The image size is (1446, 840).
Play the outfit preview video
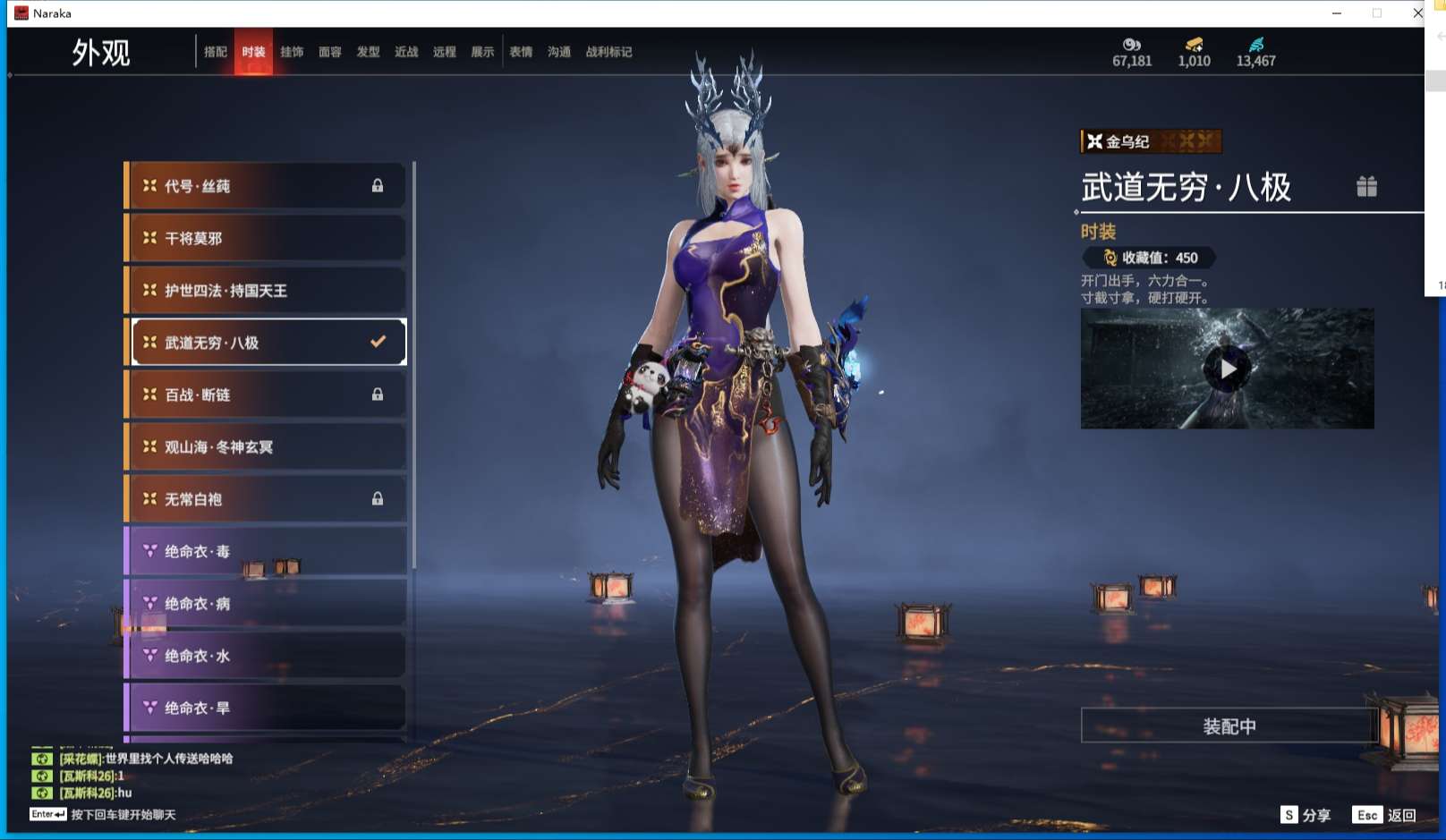point(1227,369)
